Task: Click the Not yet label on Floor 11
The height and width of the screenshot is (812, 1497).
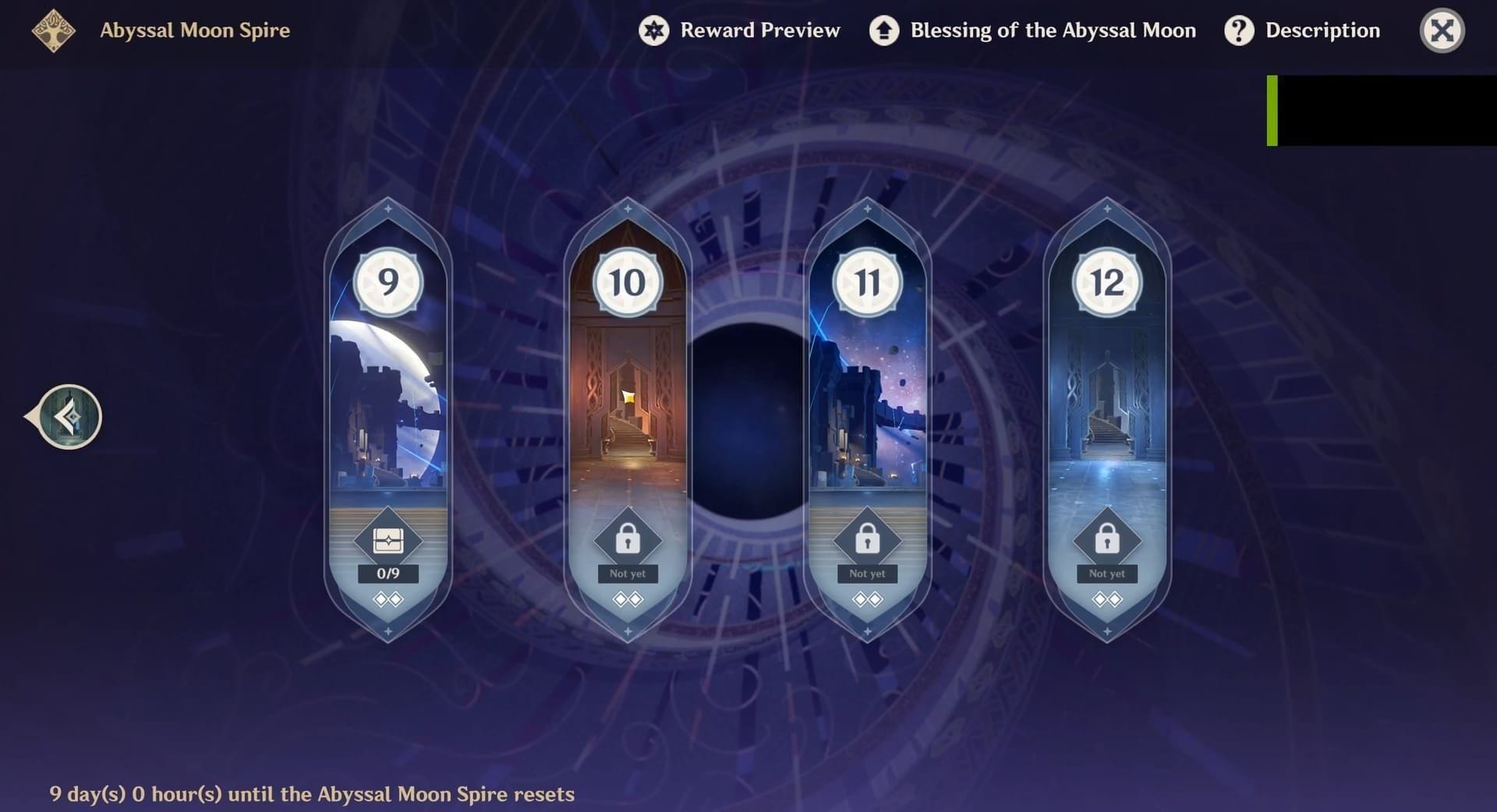Action: pyautogui.click(x=868, y=573)
